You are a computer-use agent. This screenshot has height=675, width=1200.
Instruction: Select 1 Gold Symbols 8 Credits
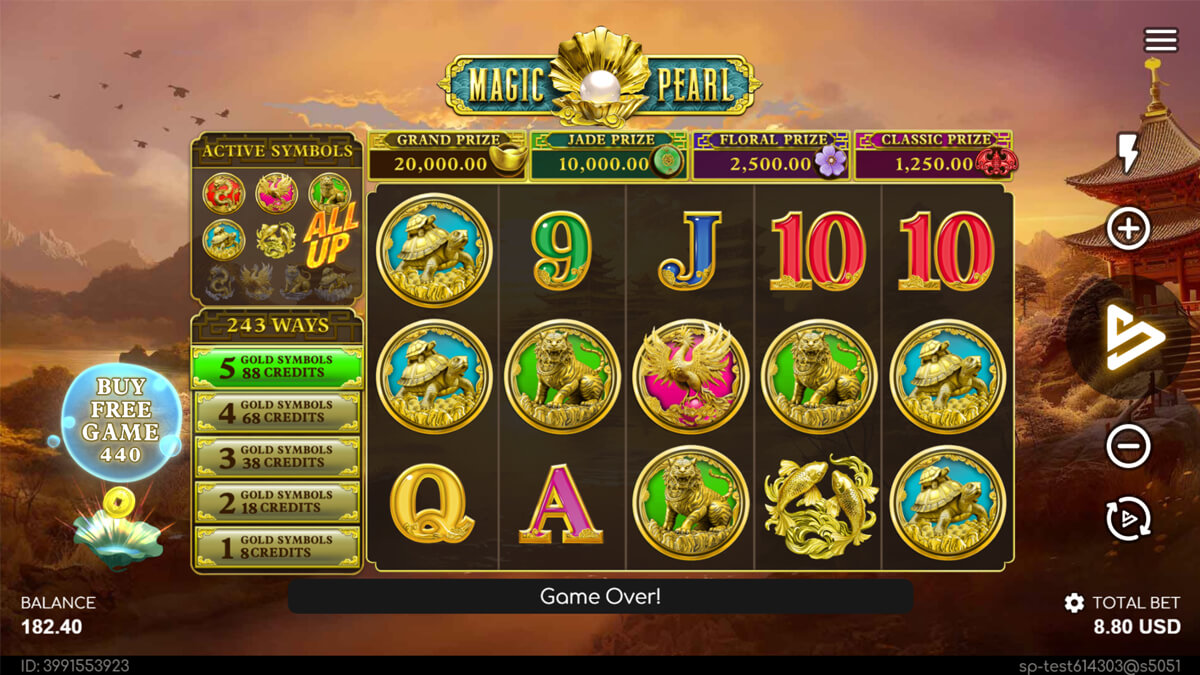click(277, 547)
